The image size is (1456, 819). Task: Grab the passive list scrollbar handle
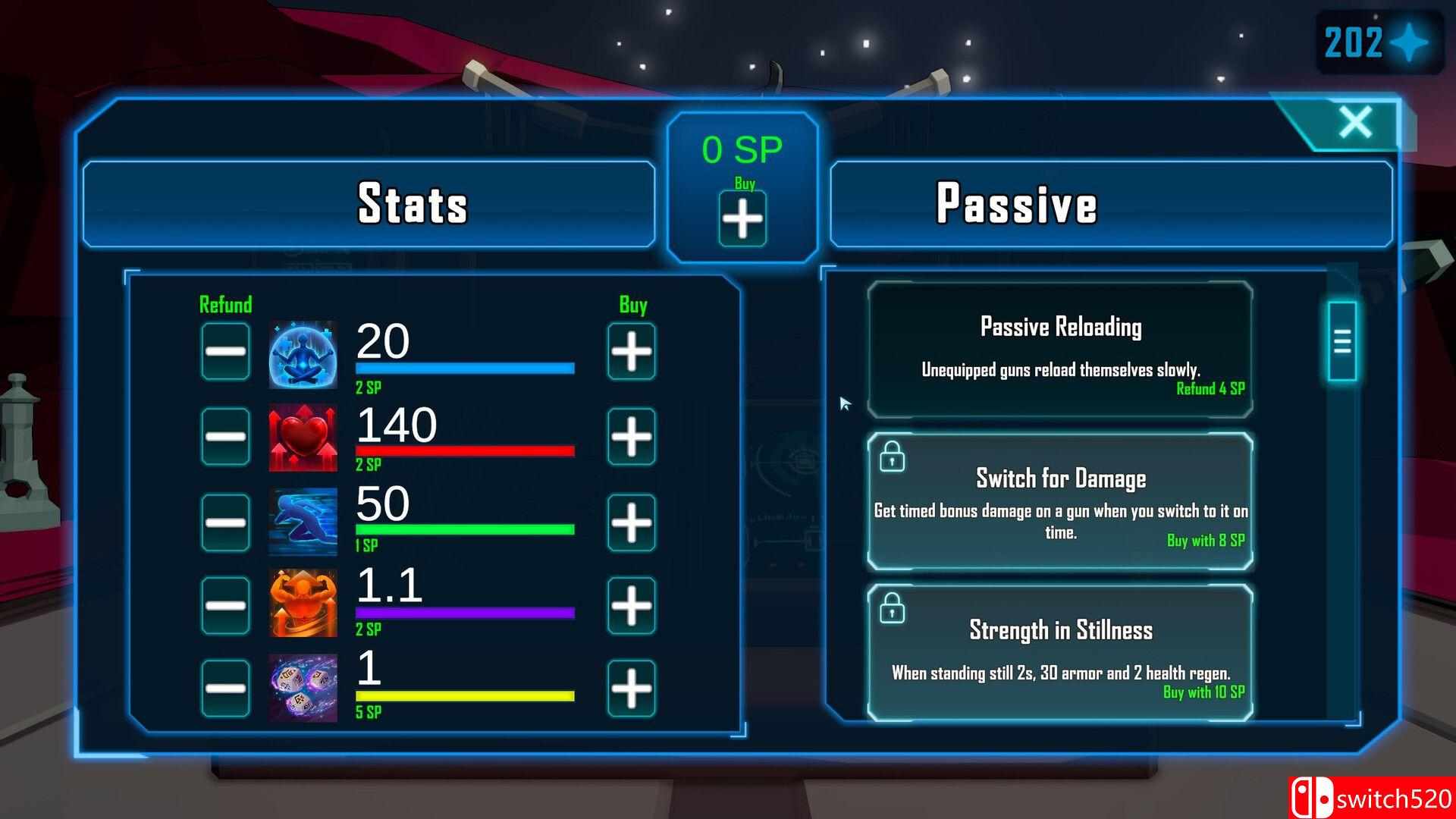point(1341,341)
